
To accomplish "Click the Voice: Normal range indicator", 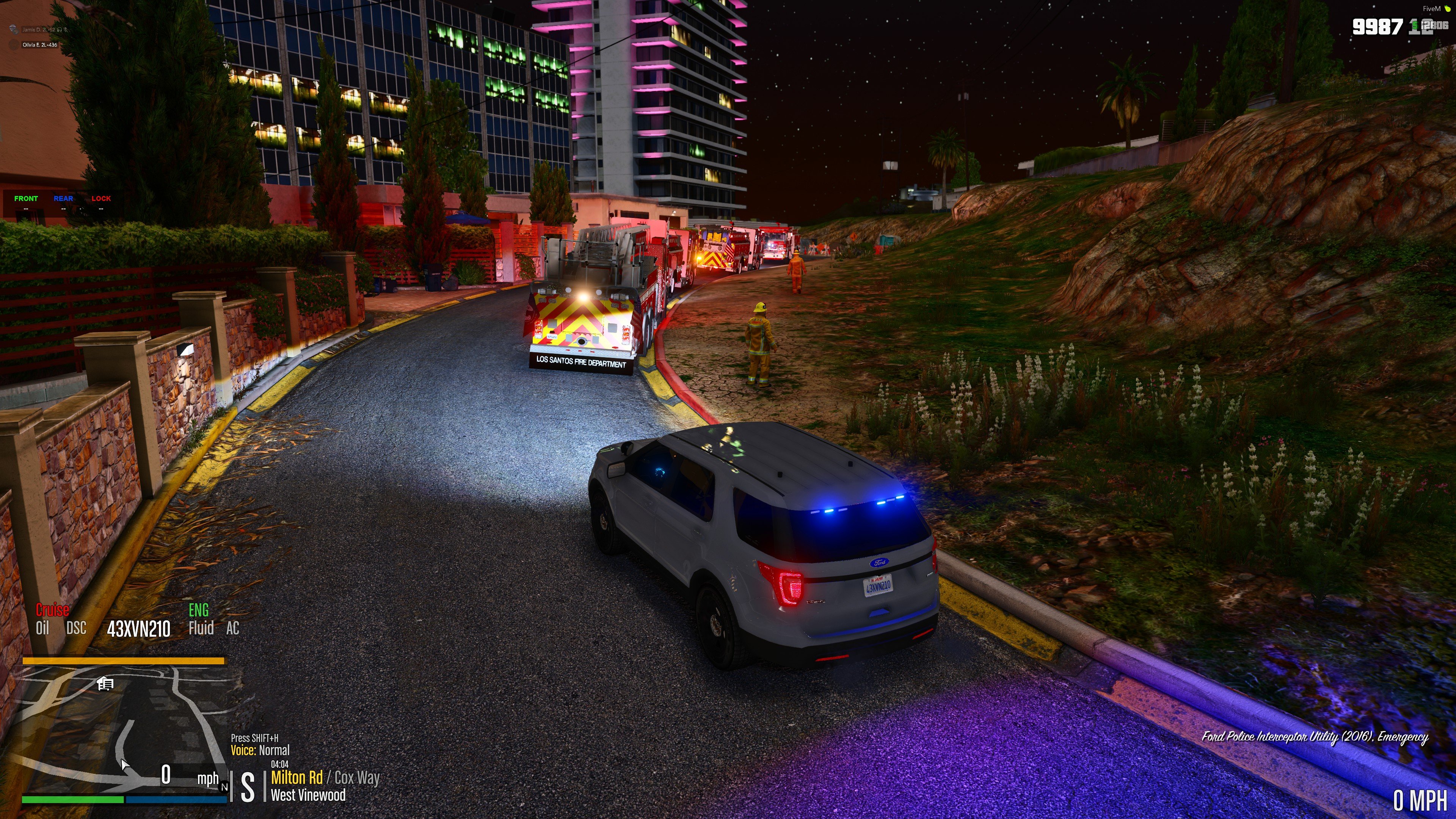I will [260, 751].
